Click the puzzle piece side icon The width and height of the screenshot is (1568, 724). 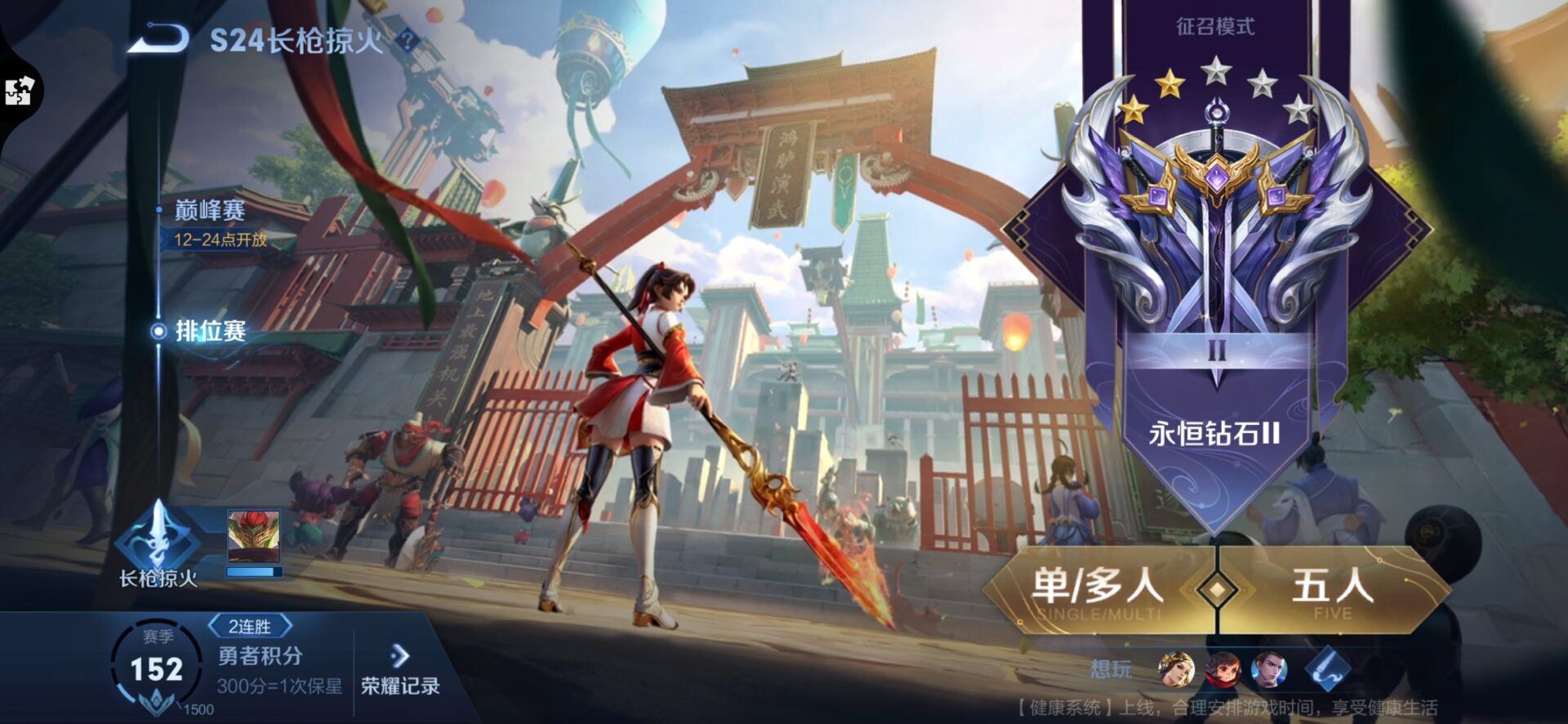[x=18, y=92]
